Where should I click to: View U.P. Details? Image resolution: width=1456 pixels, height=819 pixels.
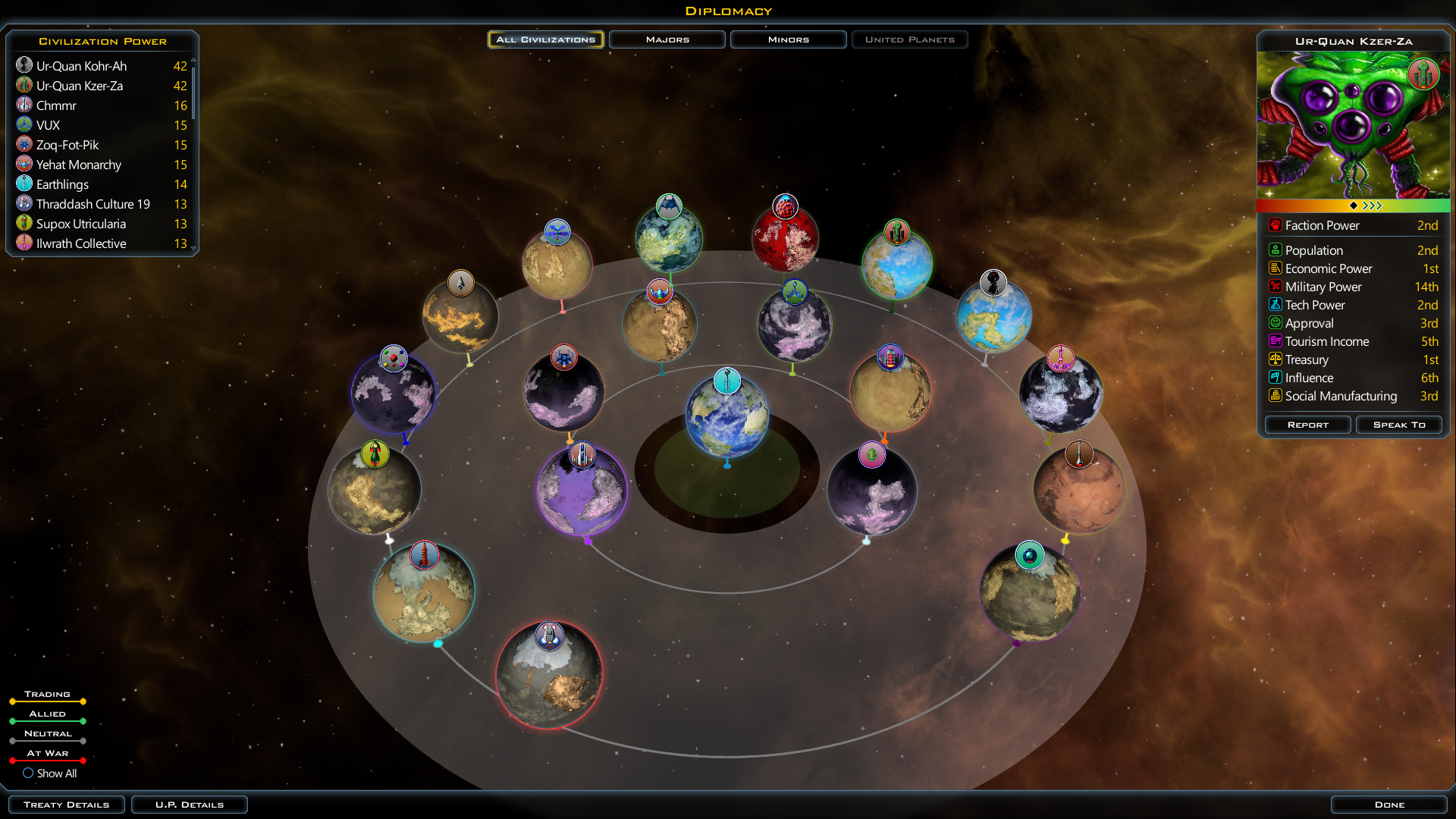[190, 805]
